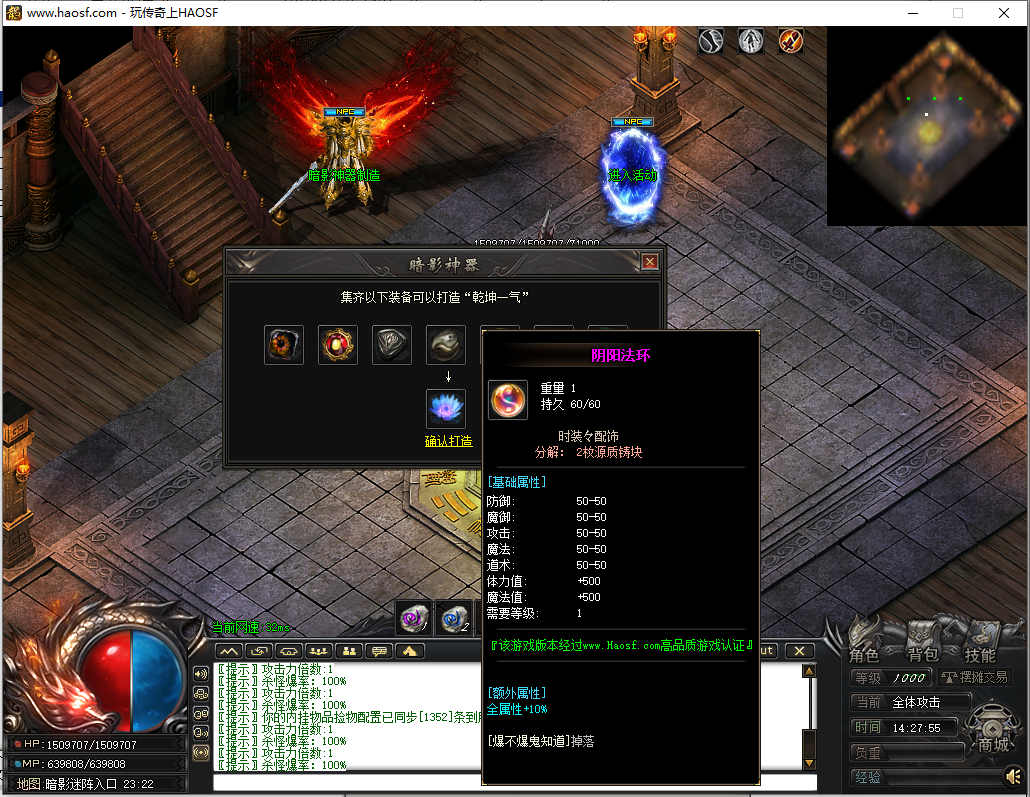Use the purple swirl stone hotbar item
Image resolution: width=1030 pixels, height=797 pixels.
pyautogui.click(x=413, y=620)
